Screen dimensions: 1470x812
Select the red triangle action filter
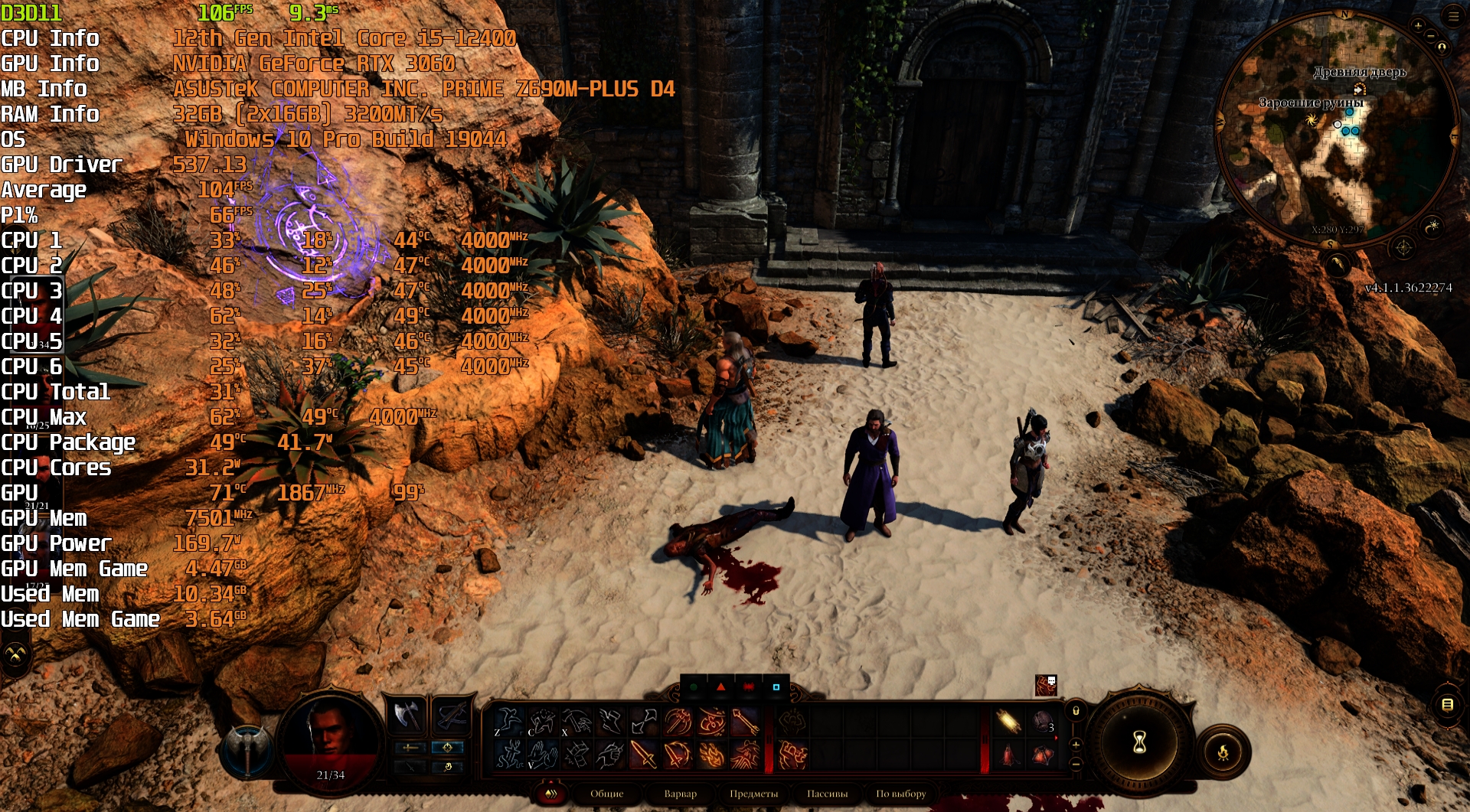pos(720,687)
